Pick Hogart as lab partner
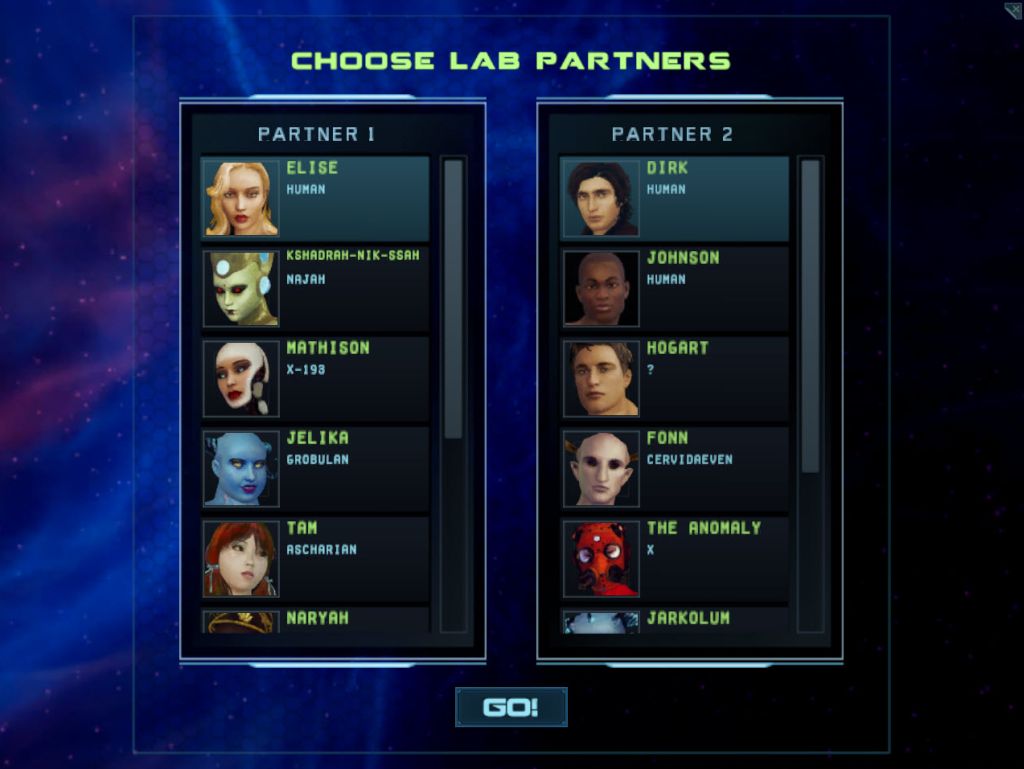This screenshot has height=769, width=1024. point(675,378)
